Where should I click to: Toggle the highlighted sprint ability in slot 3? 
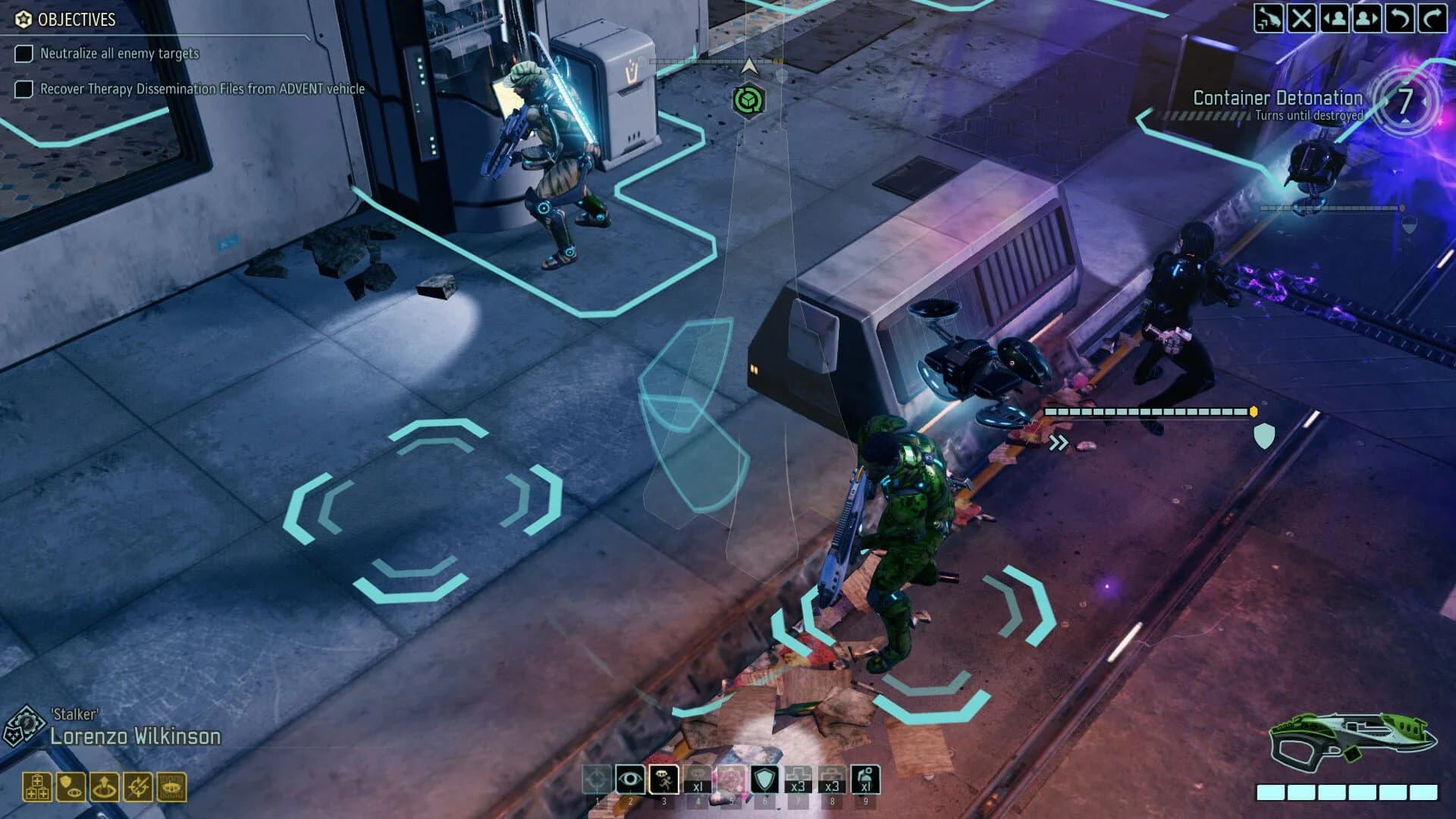[x=664, y=777]
